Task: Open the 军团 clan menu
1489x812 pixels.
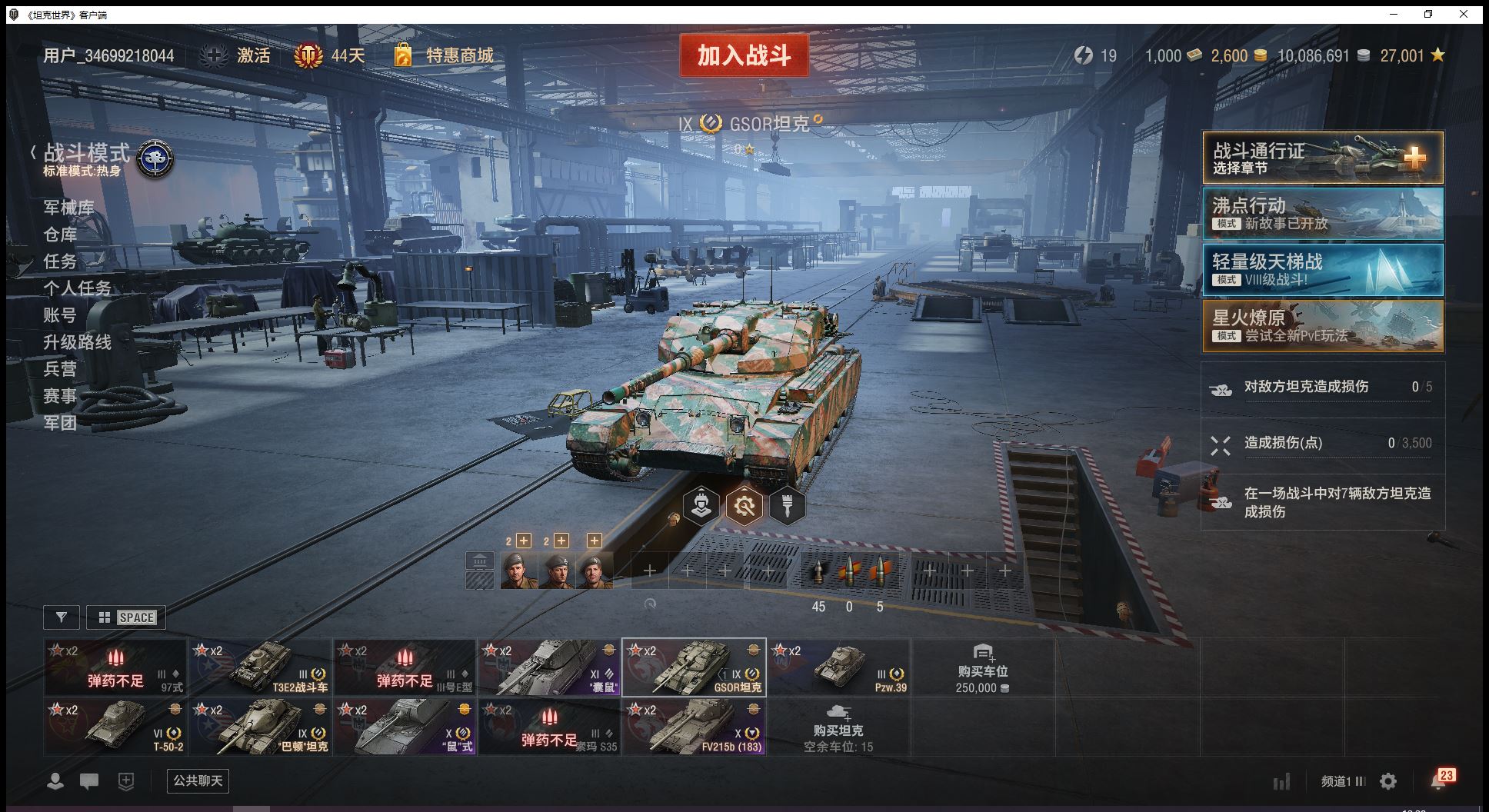Action: (x=60, y=423)
